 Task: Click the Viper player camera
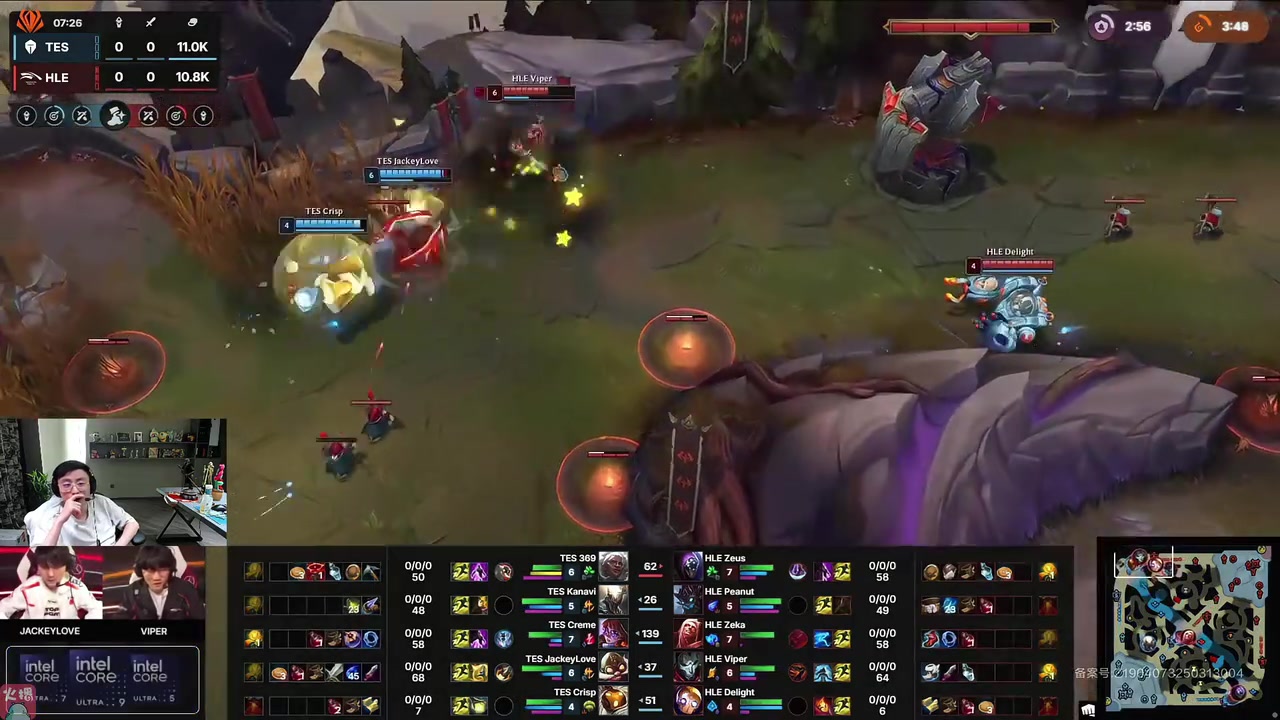pos(154,585)
